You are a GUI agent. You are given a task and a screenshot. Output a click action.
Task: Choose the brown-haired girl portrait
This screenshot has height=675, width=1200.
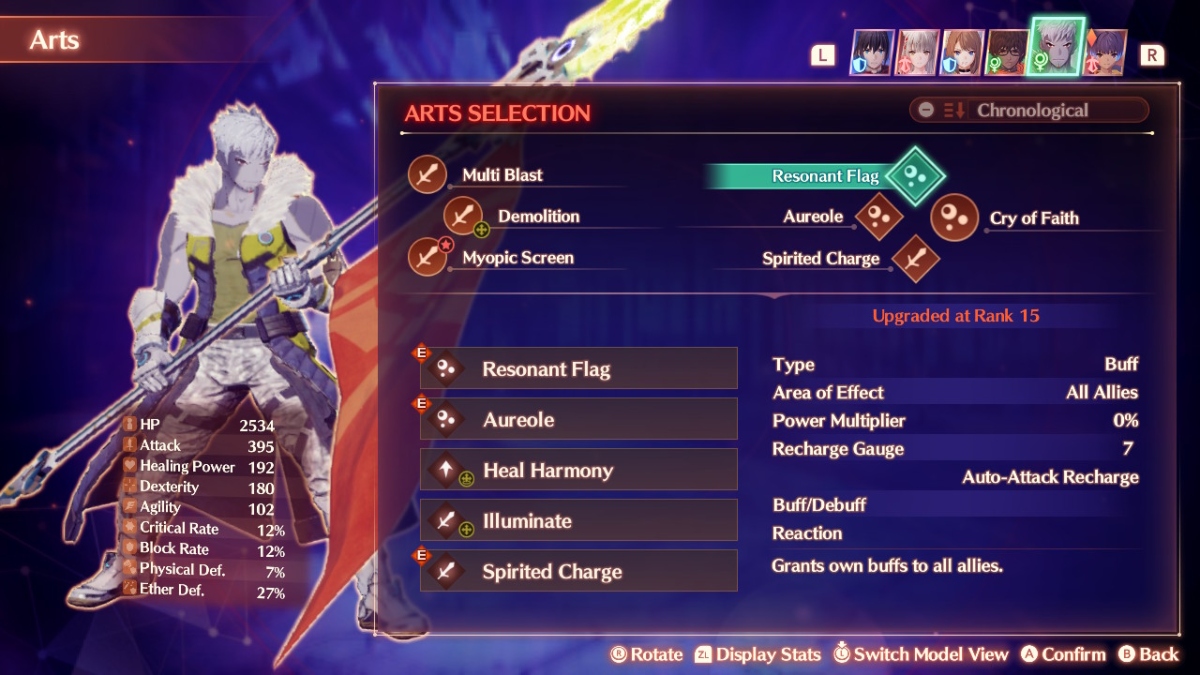coord(961,52)
